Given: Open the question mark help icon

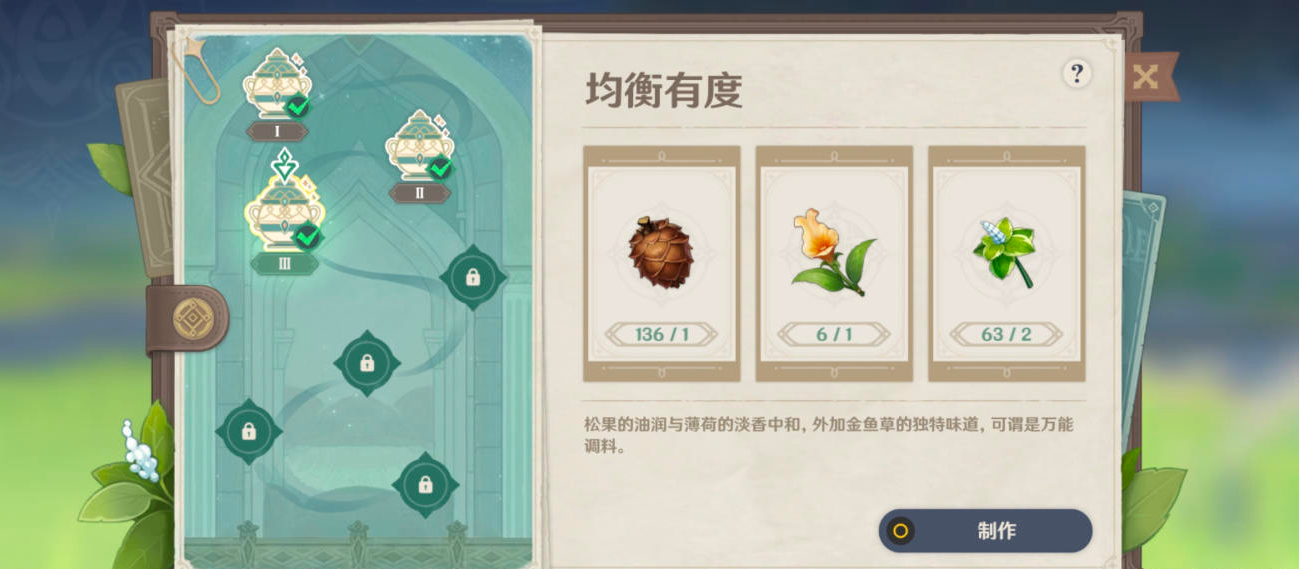Looking at the screenshot, I should point(1076,73).
